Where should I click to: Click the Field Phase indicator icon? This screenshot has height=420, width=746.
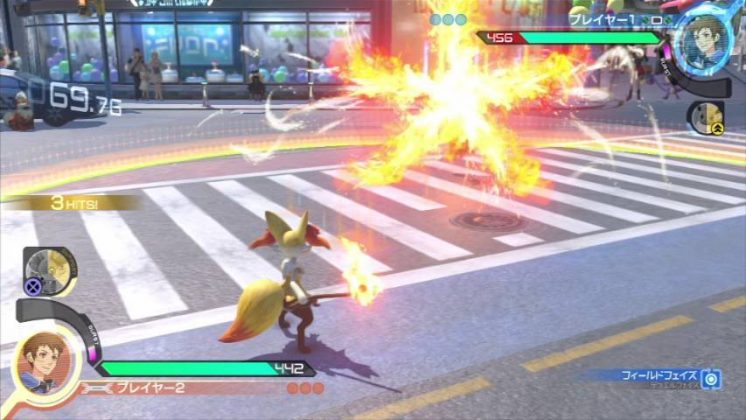pyautogui.click(x=711, y=378)
